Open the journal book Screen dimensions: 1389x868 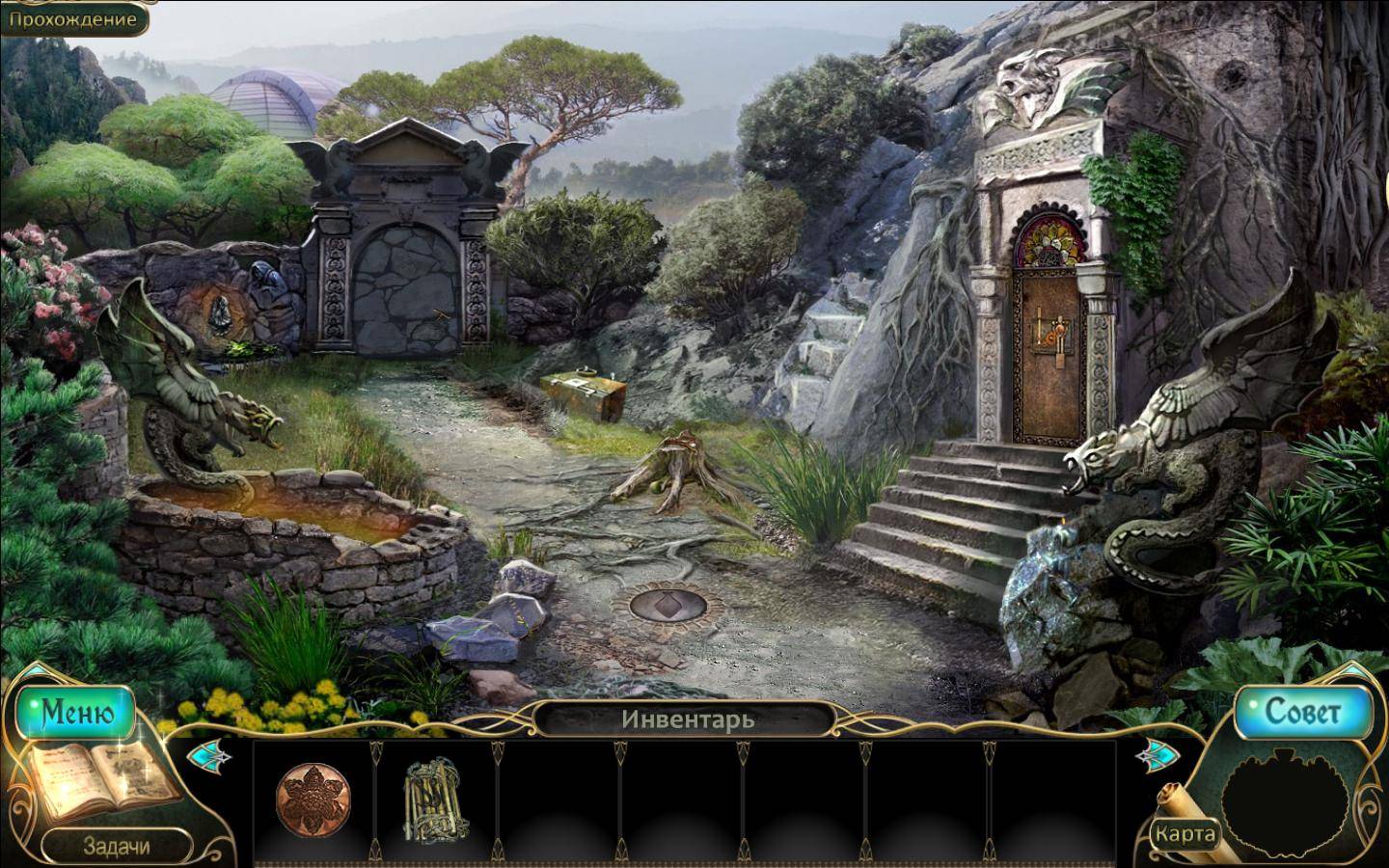click(x=104, y=775)
